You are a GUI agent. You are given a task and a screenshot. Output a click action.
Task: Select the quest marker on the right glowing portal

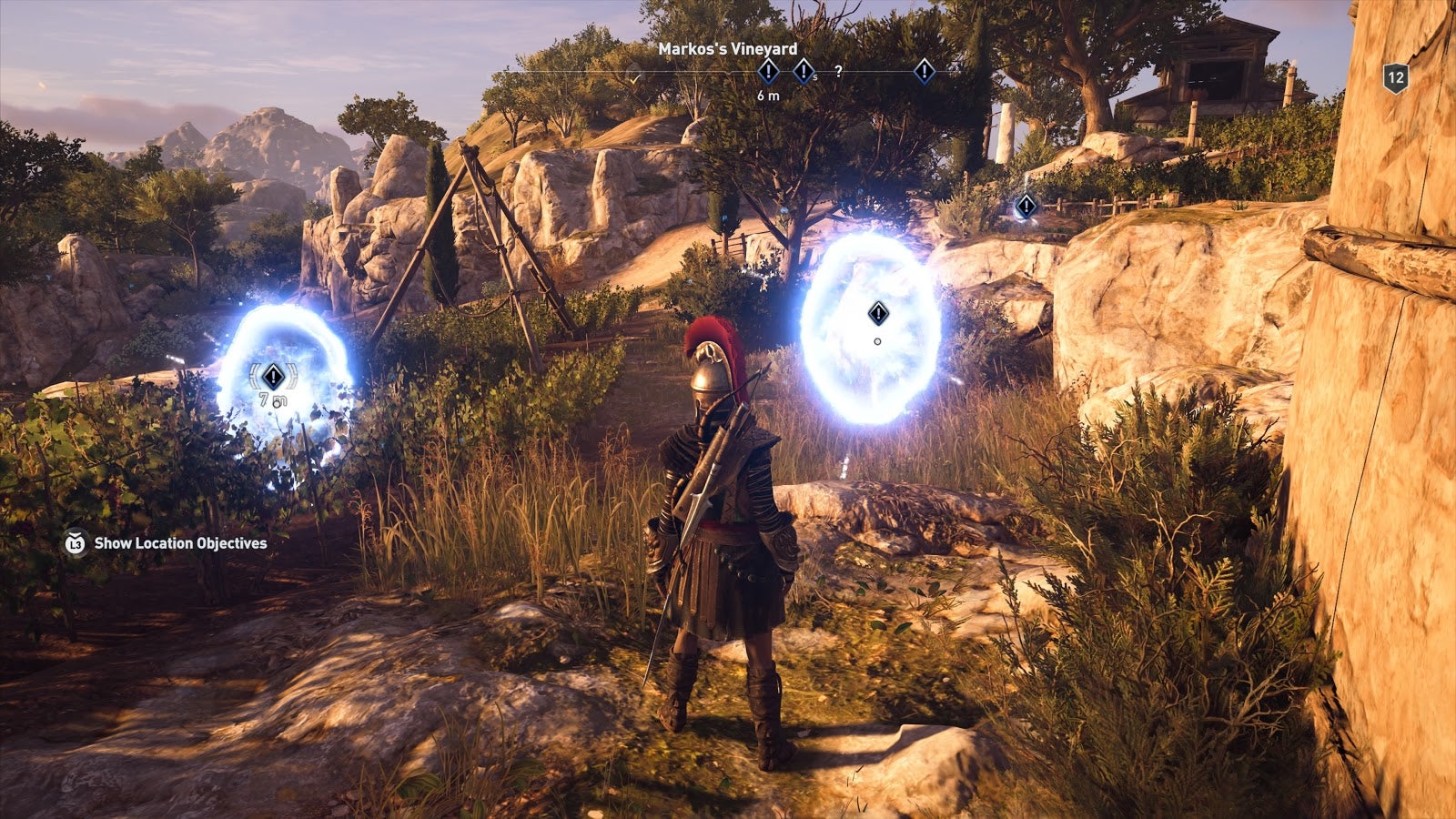(877, 314)
